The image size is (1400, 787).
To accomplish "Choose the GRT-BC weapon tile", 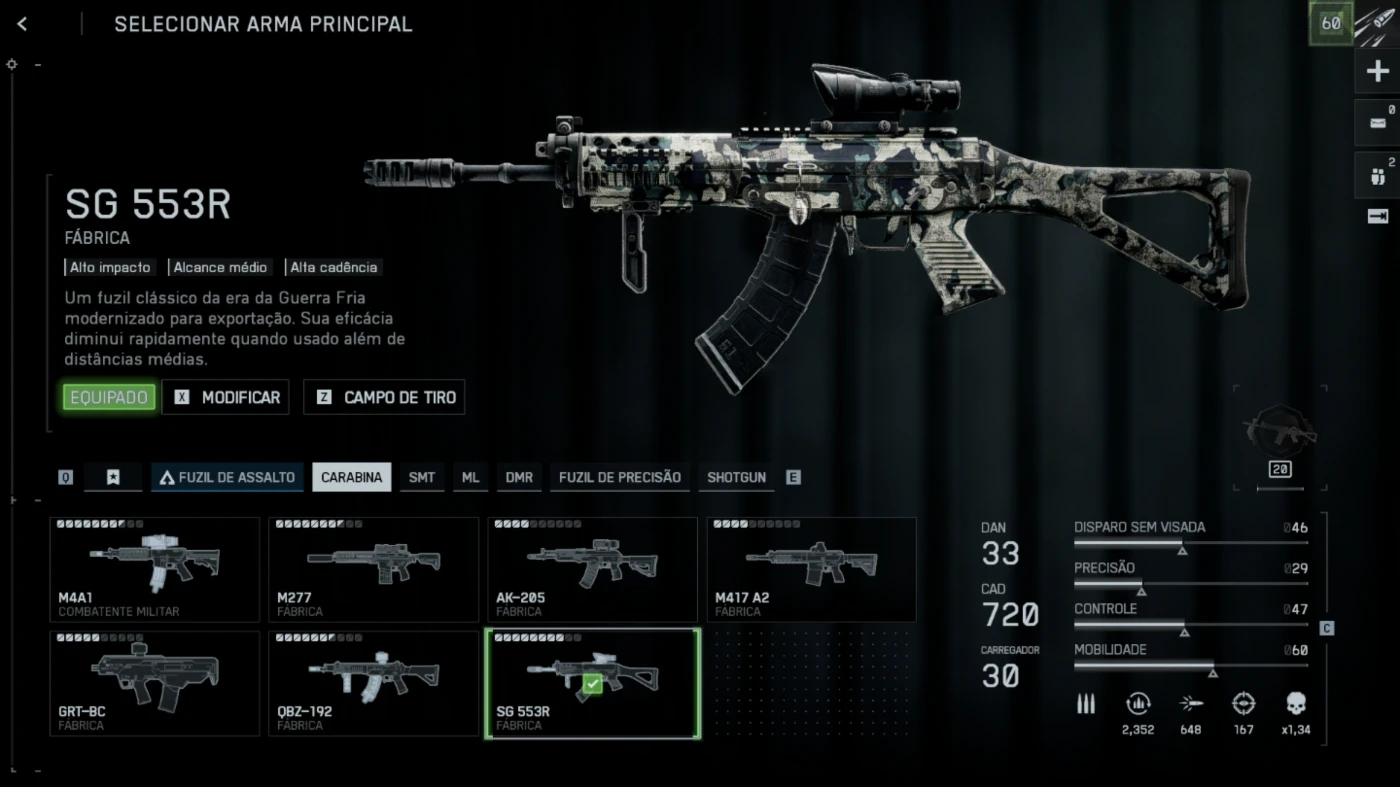I will pos(154,683).
